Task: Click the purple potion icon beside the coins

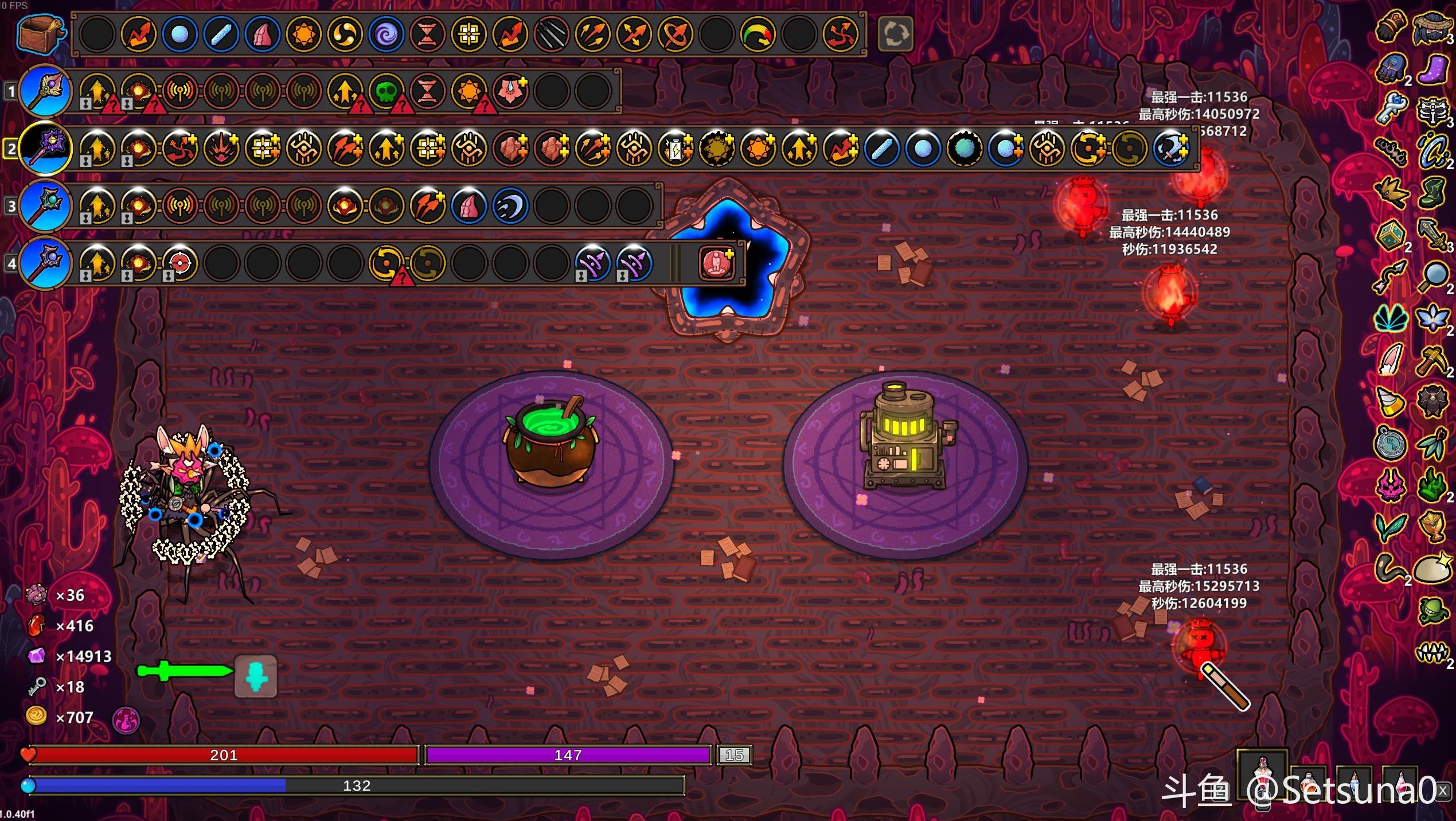Action: point(126,720)
